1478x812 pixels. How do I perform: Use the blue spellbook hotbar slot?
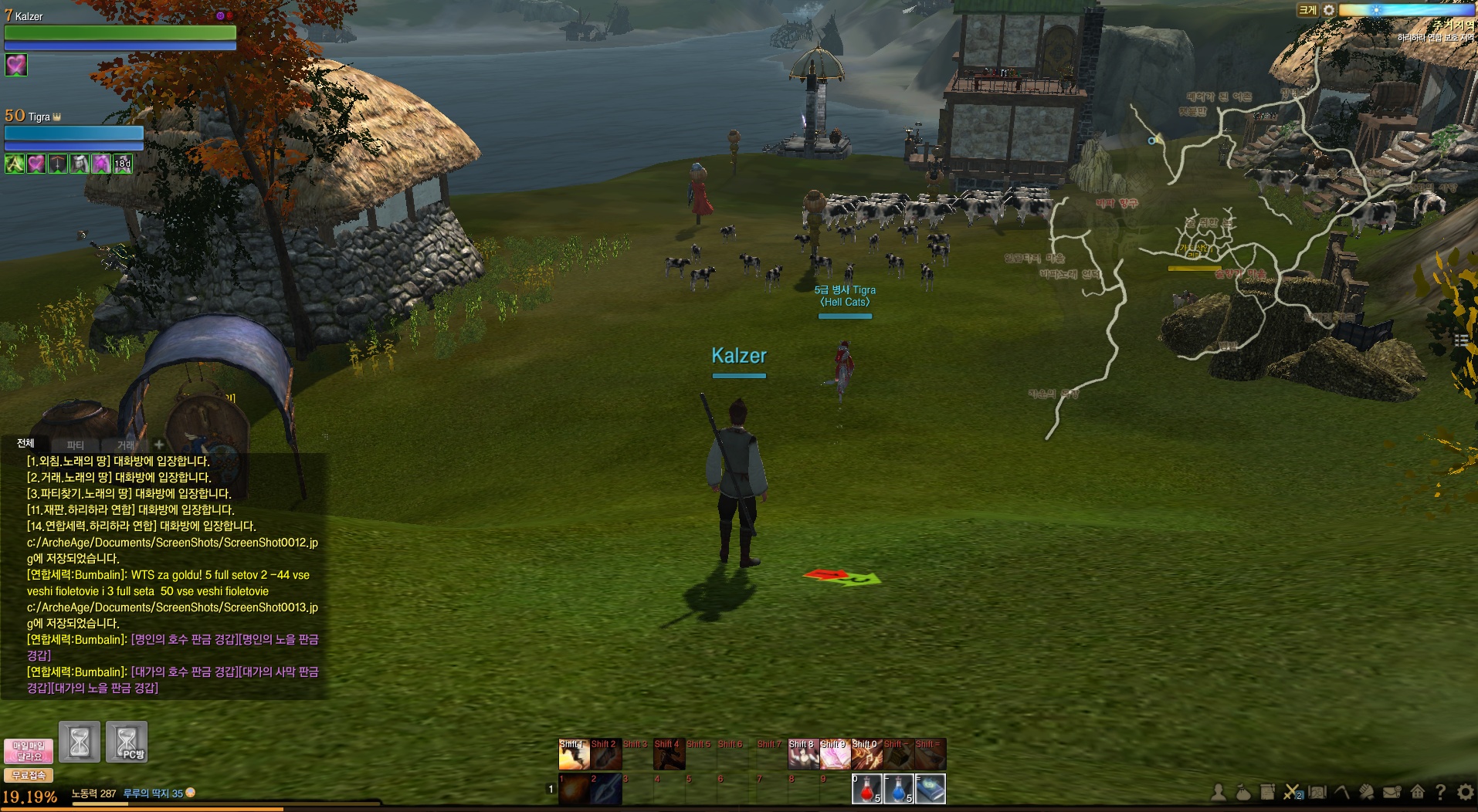click(930, 789)
